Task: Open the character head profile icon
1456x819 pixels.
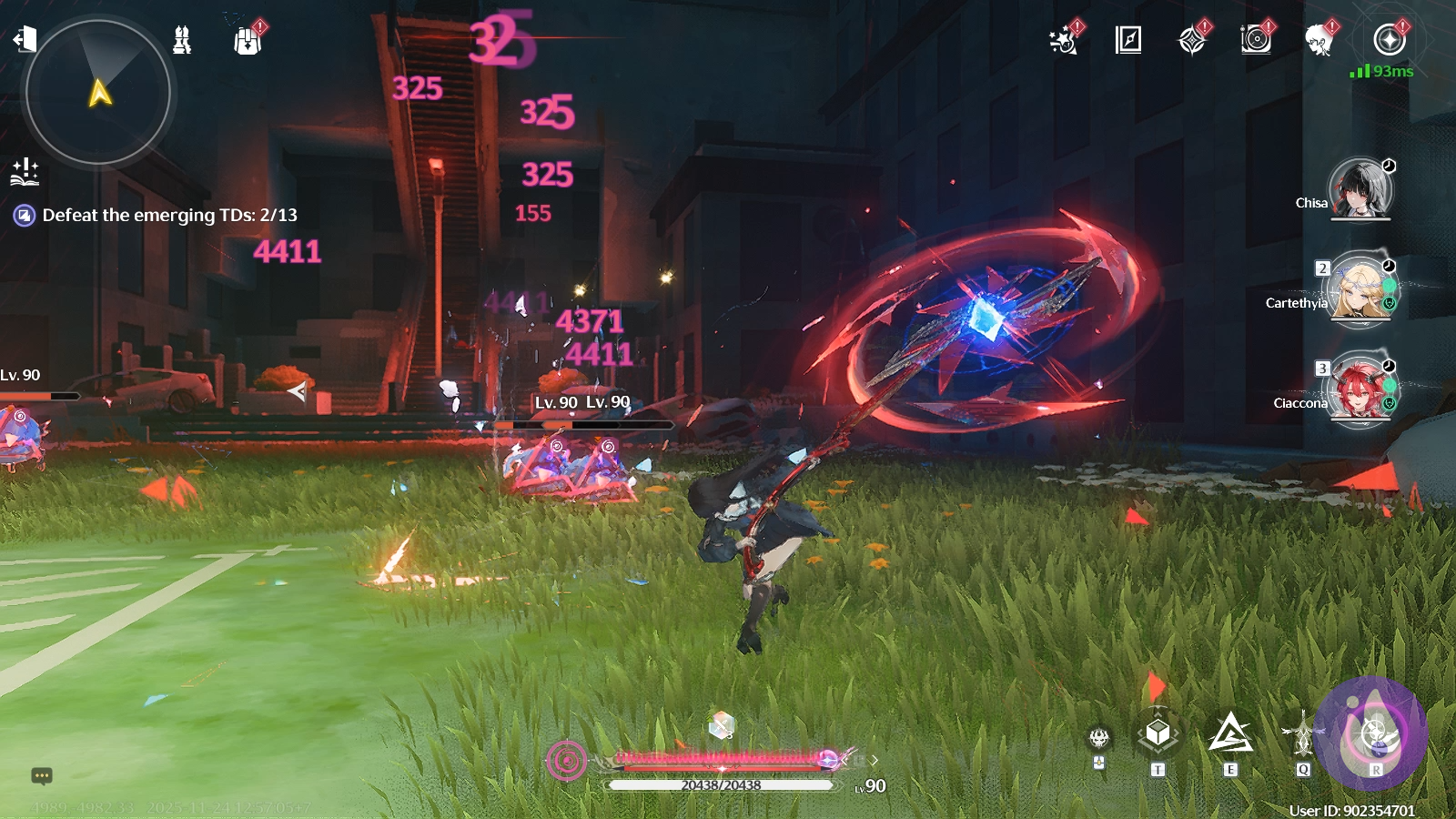Action: [x=1319, y=40]
